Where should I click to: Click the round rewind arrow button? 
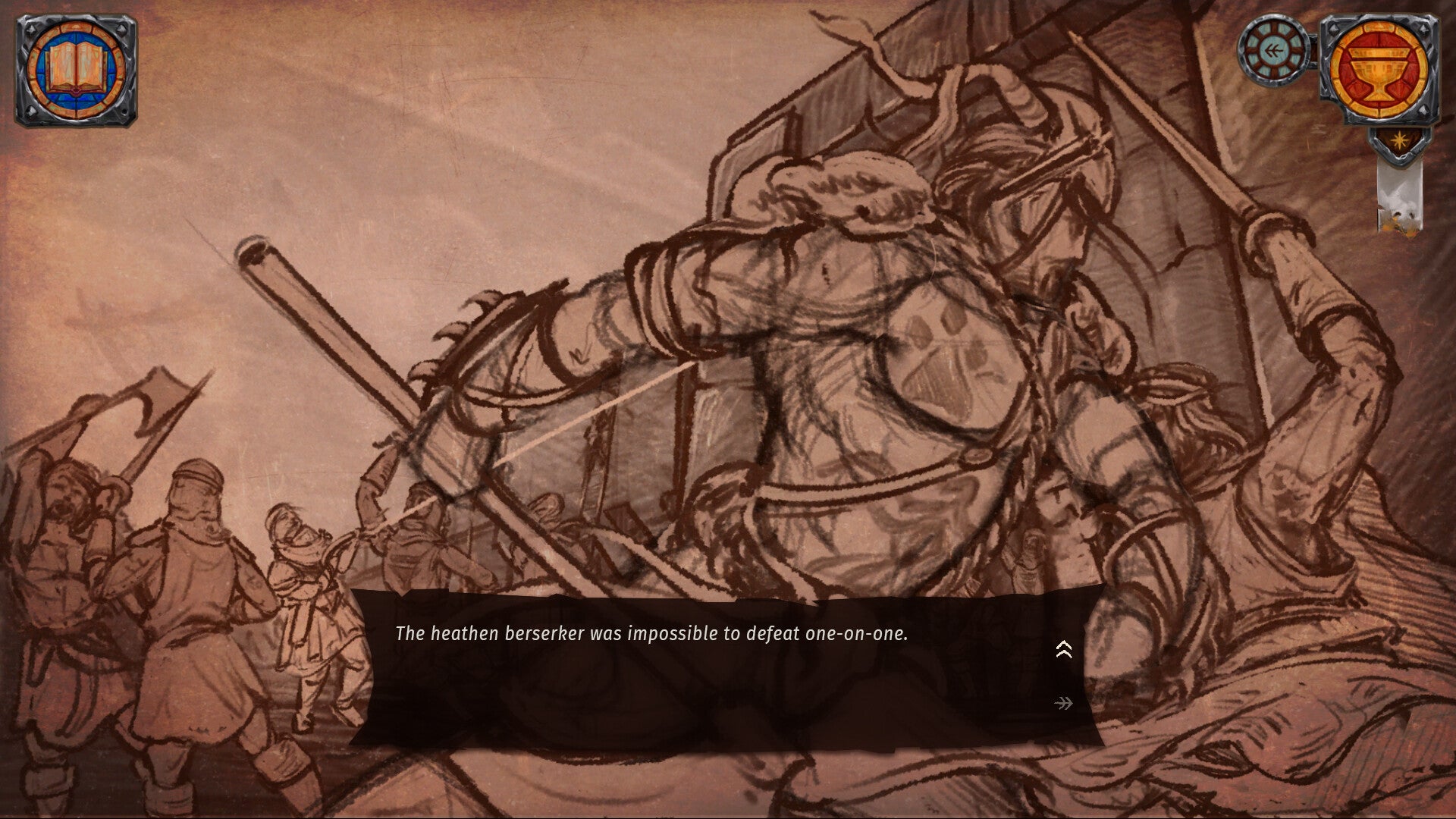point(1274,51)
